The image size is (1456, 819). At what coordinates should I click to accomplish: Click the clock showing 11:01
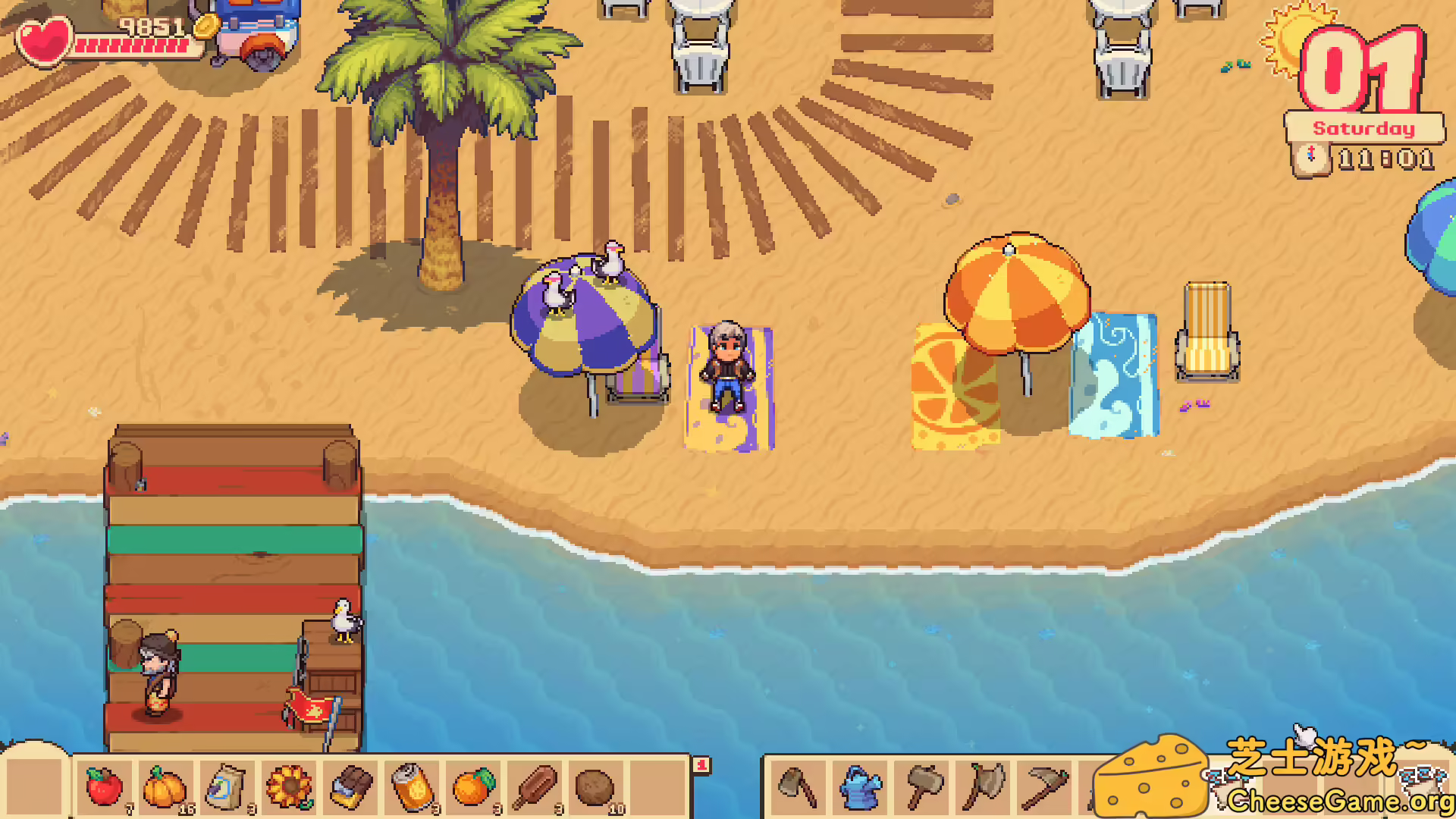(1388, 159)
